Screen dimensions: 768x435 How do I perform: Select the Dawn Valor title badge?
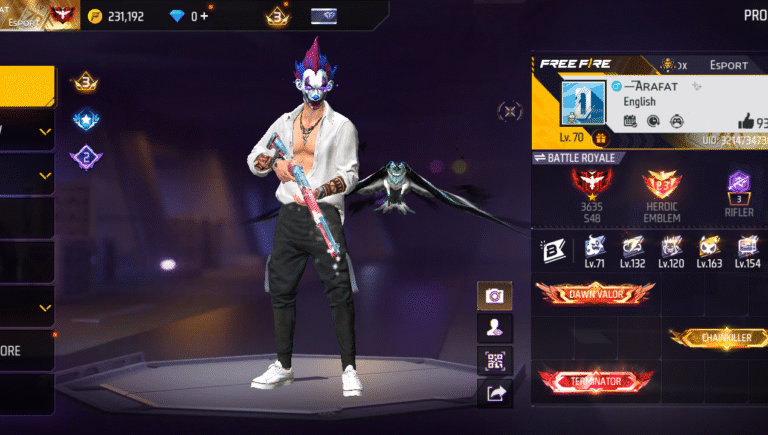tap(595, 292)
